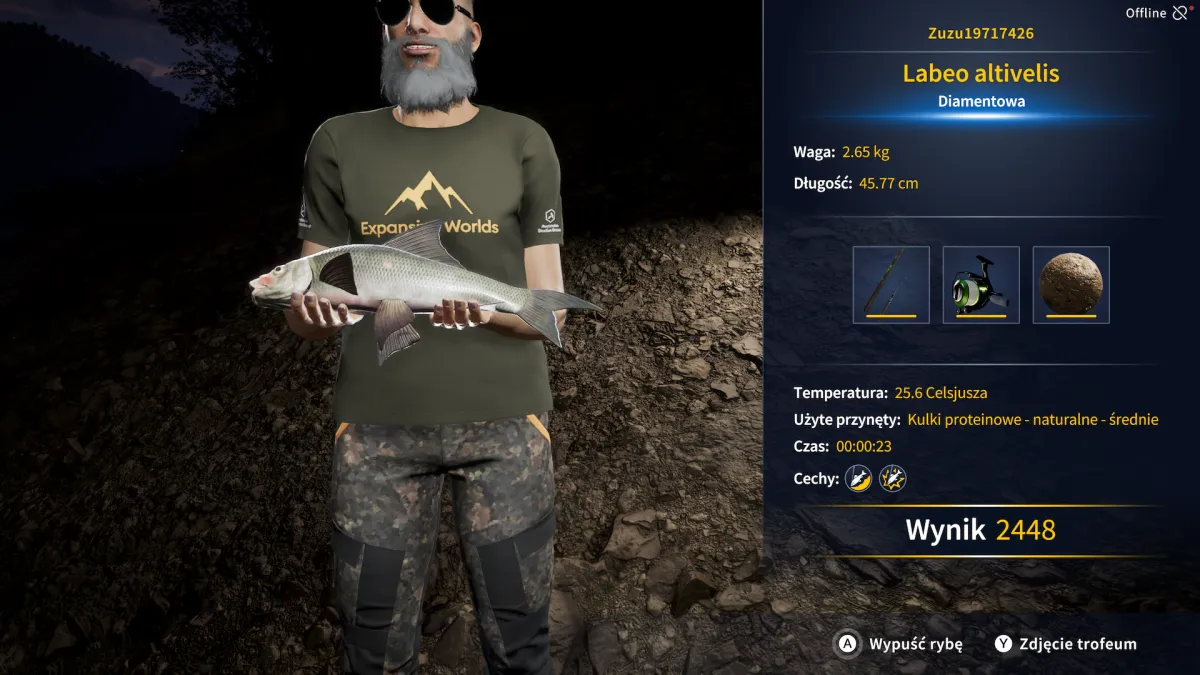Select the protein boilie bait slot

(x=1071, y=285)
